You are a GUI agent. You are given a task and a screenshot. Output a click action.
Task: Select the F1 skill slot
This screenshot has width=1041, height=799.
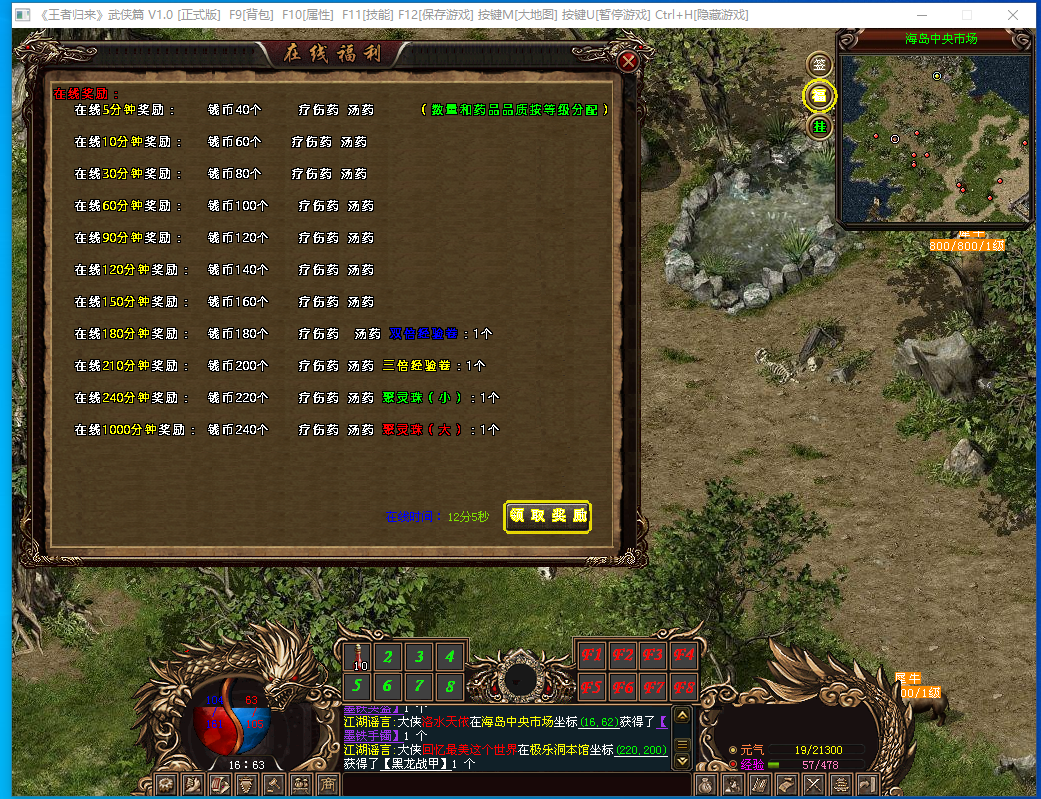click(591, 657)
